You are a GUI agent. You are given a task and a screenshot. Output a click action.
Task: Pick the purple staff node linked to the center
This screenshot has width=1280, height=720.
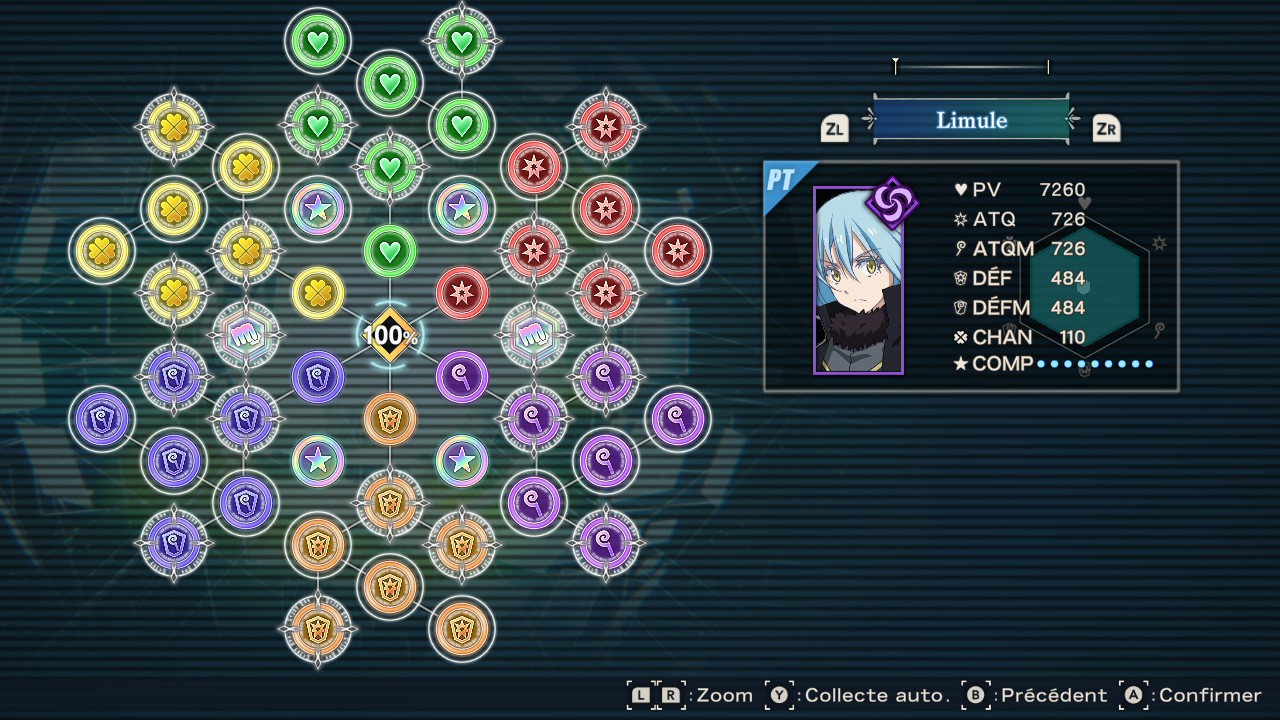coord(462,377)
